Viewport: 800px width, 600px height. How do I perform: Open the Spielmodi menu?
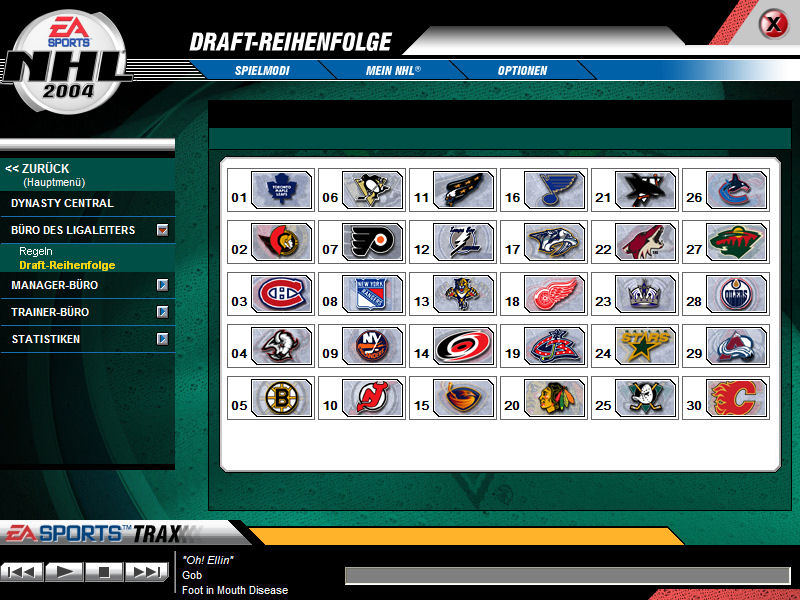click(x=260, y=71)
